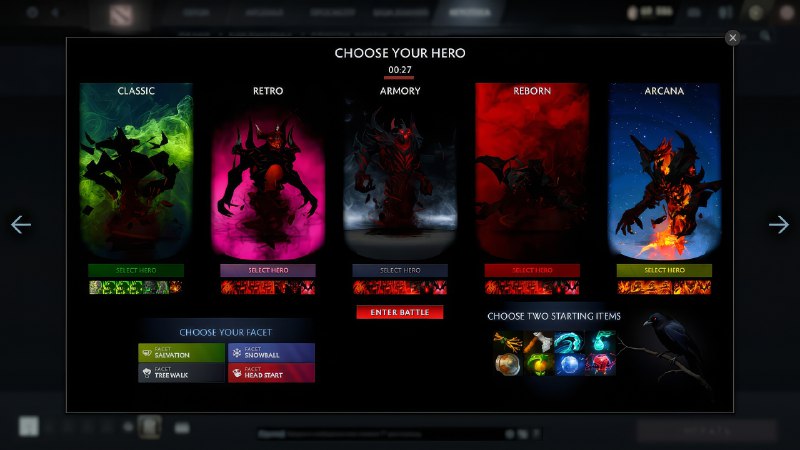Choose the Classic hero portrait card
800x450 pixels.
136,172
